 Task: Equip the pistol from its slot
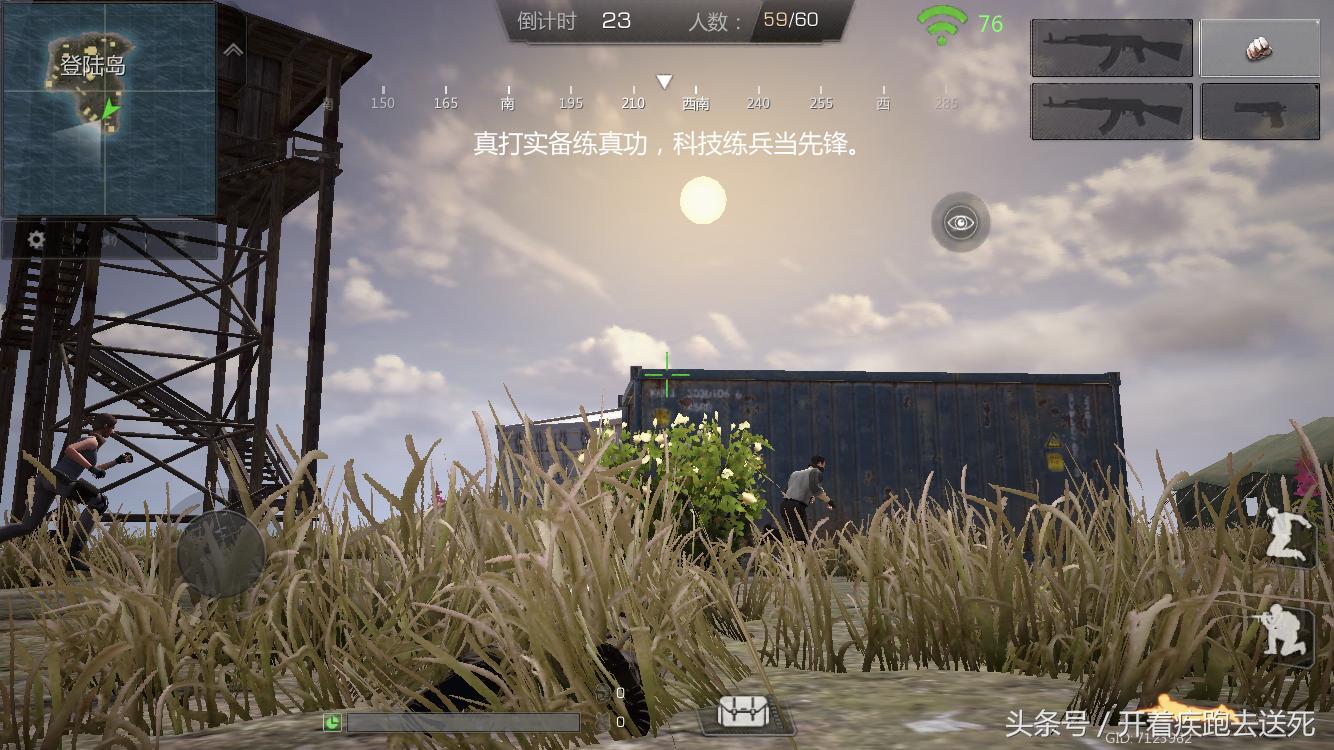(1260, 110)
